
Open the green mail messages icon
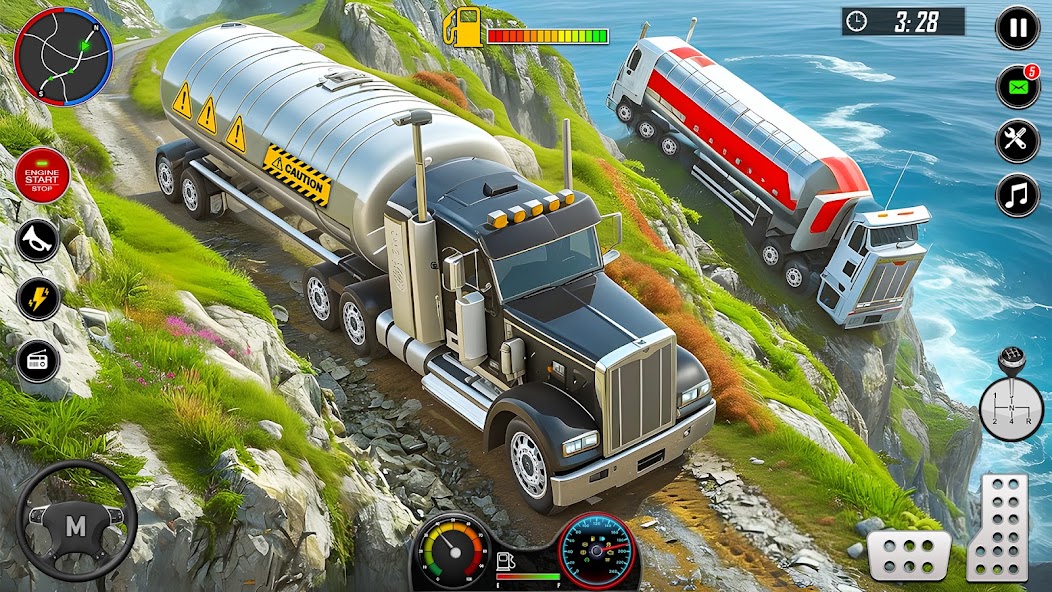pos(1017,87)
